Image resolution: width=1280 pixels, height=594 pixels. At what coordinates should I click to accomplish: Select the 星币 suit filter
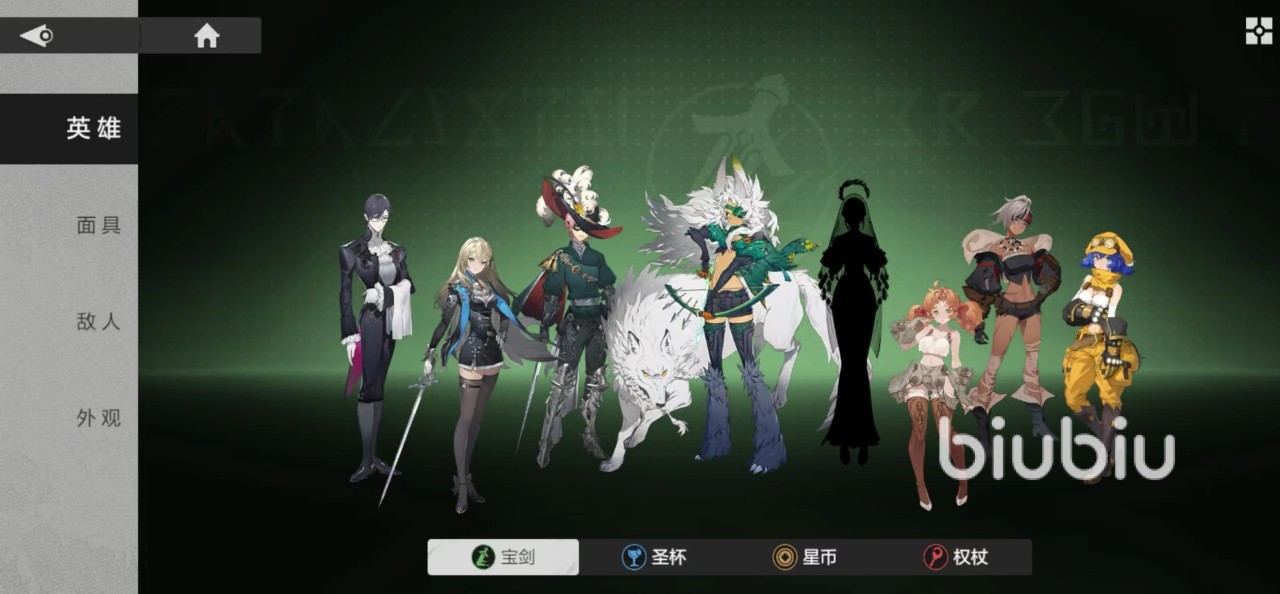tap(805, 557)
